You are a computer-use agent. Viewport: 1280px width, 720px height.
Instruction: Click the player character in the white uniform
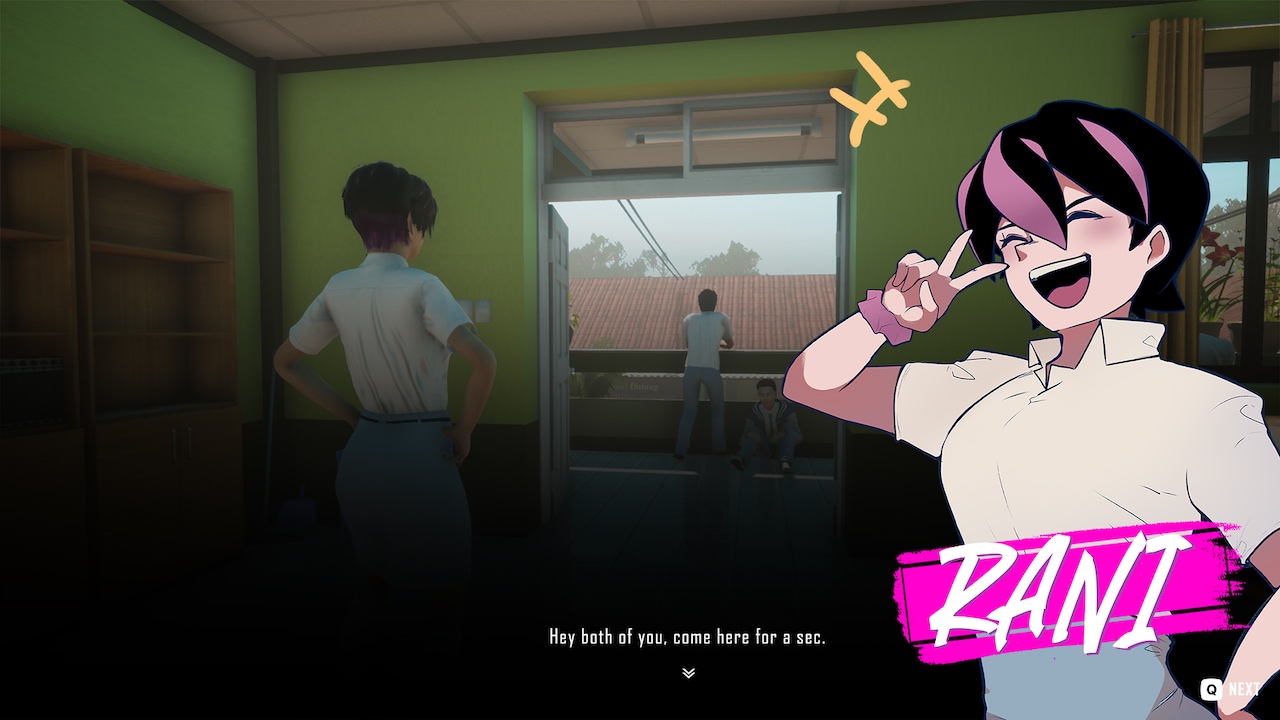tap(390, 350)
